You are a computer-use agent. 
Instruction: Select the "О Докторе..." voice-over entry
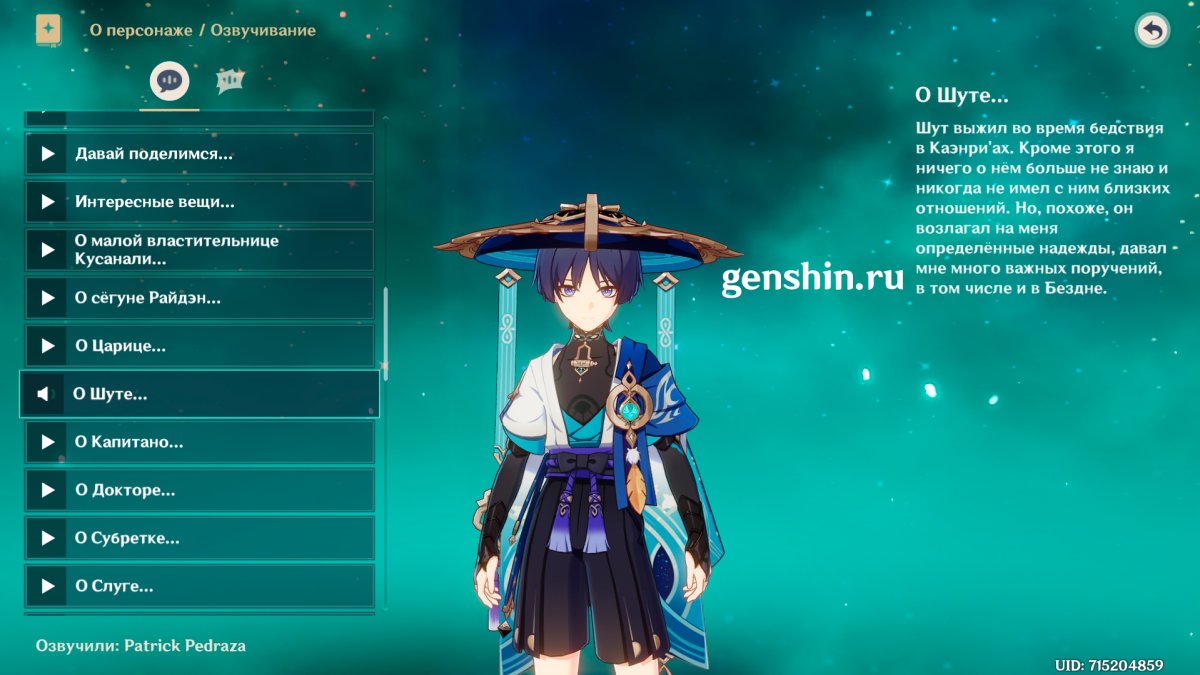coord(200,490)
